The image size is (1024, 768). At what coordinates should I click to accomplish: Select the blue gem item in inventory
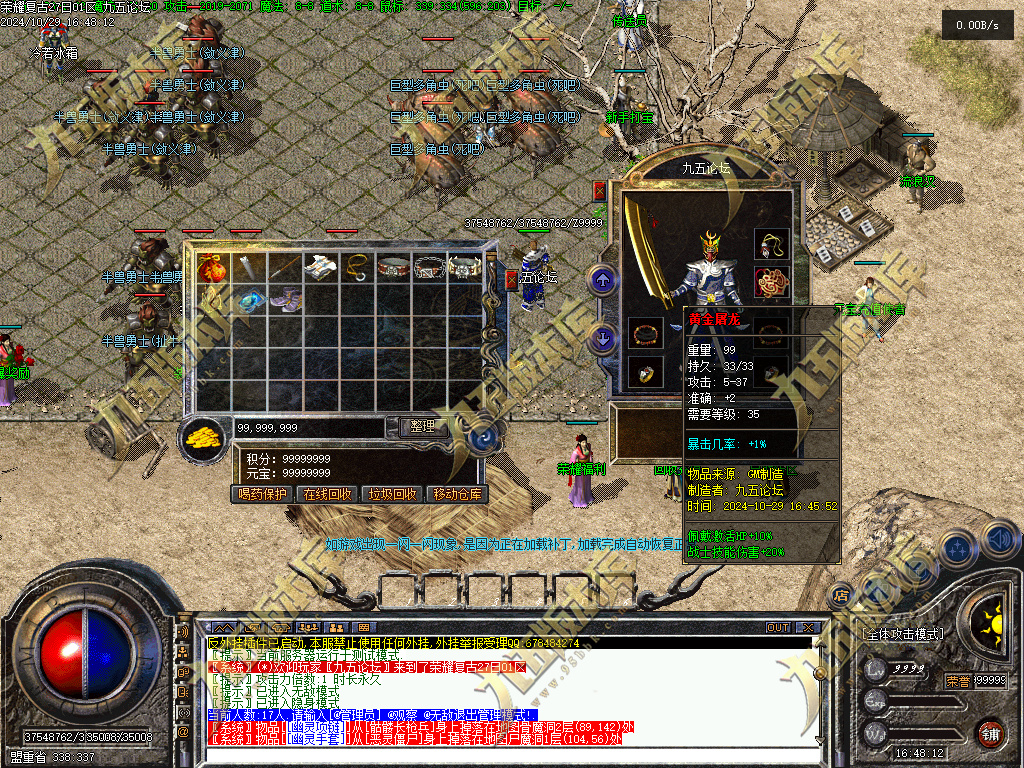248,299
